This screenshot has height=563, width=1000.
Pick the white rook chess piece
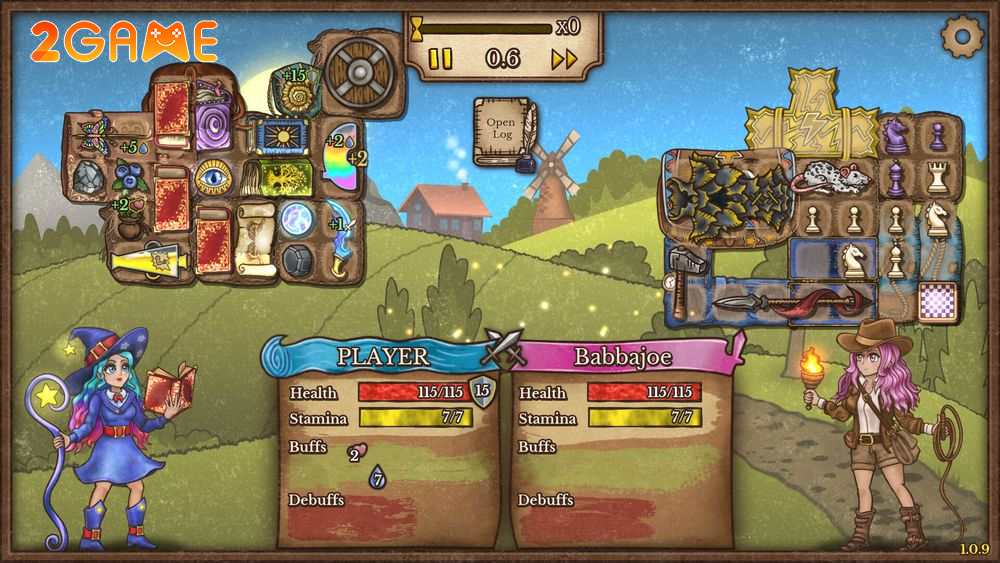point(937,178)
